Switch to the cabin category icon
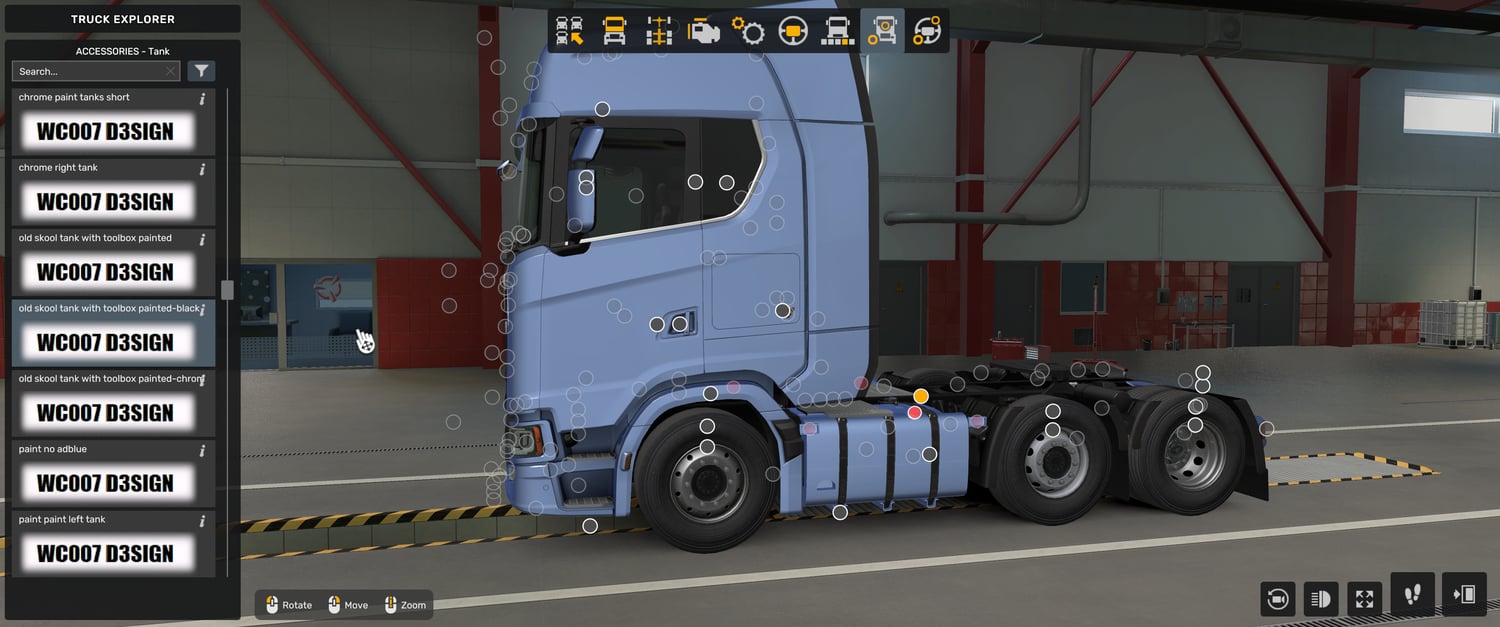Screen dimensions: 1500x627 (x=614, y=31)
